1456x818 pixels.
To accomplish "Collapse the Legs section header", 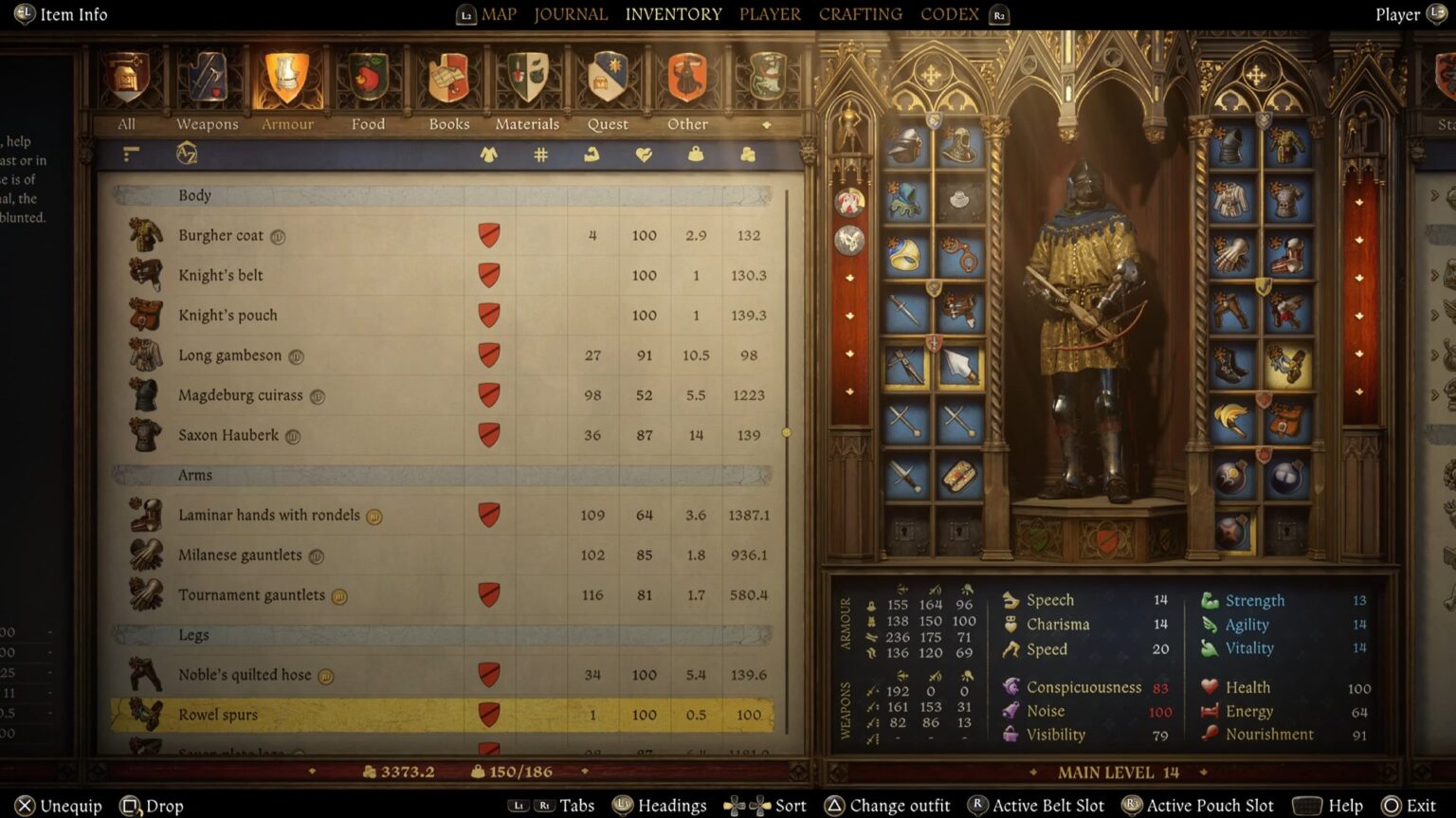I will point(192,635).
